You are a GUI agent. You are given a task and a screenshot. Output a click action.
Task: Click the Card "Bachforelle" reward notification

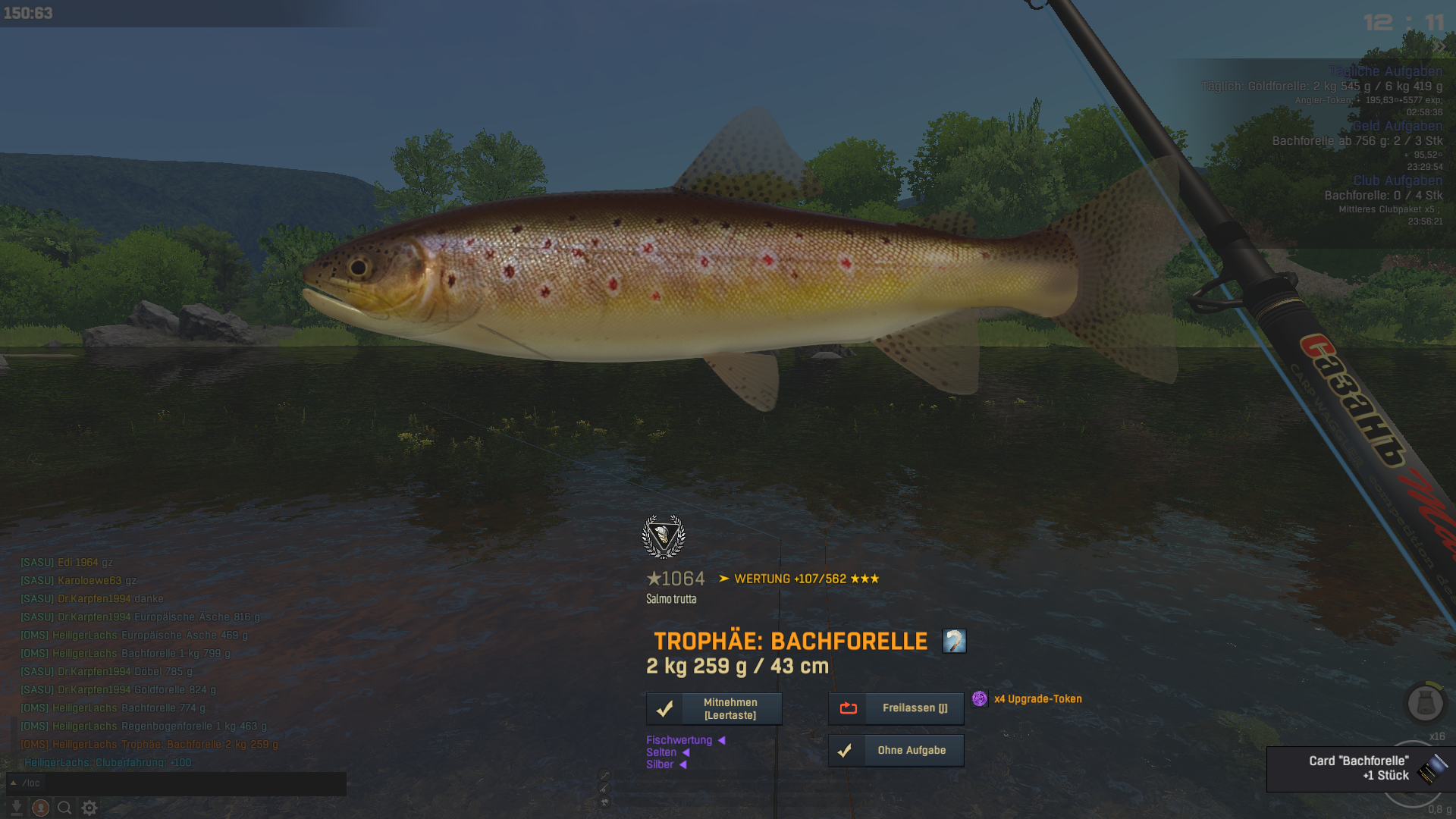click(1357, 768)
